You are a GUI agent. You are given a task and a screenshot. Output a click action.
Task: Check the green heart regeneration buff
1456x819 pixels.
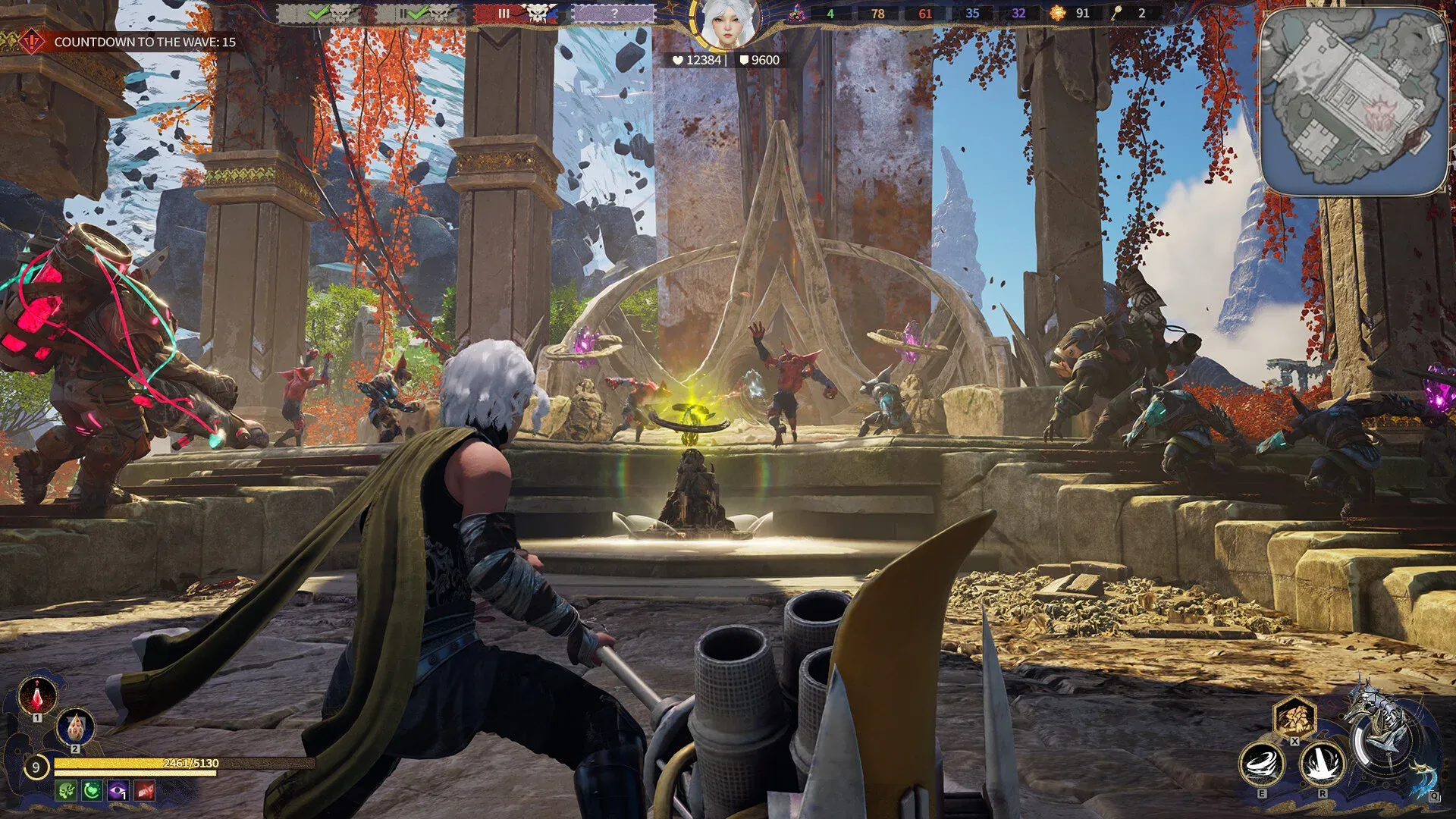(x=92, y=791)
